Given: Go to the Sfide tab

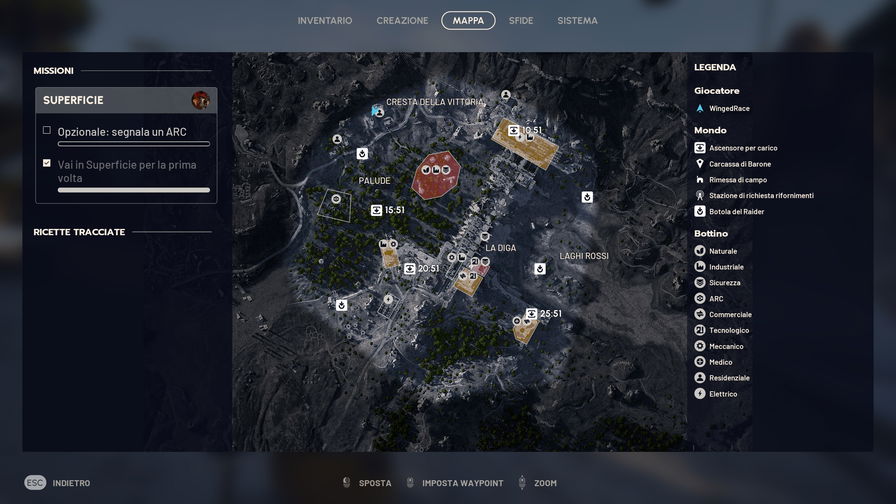Looking at the screenshot, I should click(x=521, y=21).
